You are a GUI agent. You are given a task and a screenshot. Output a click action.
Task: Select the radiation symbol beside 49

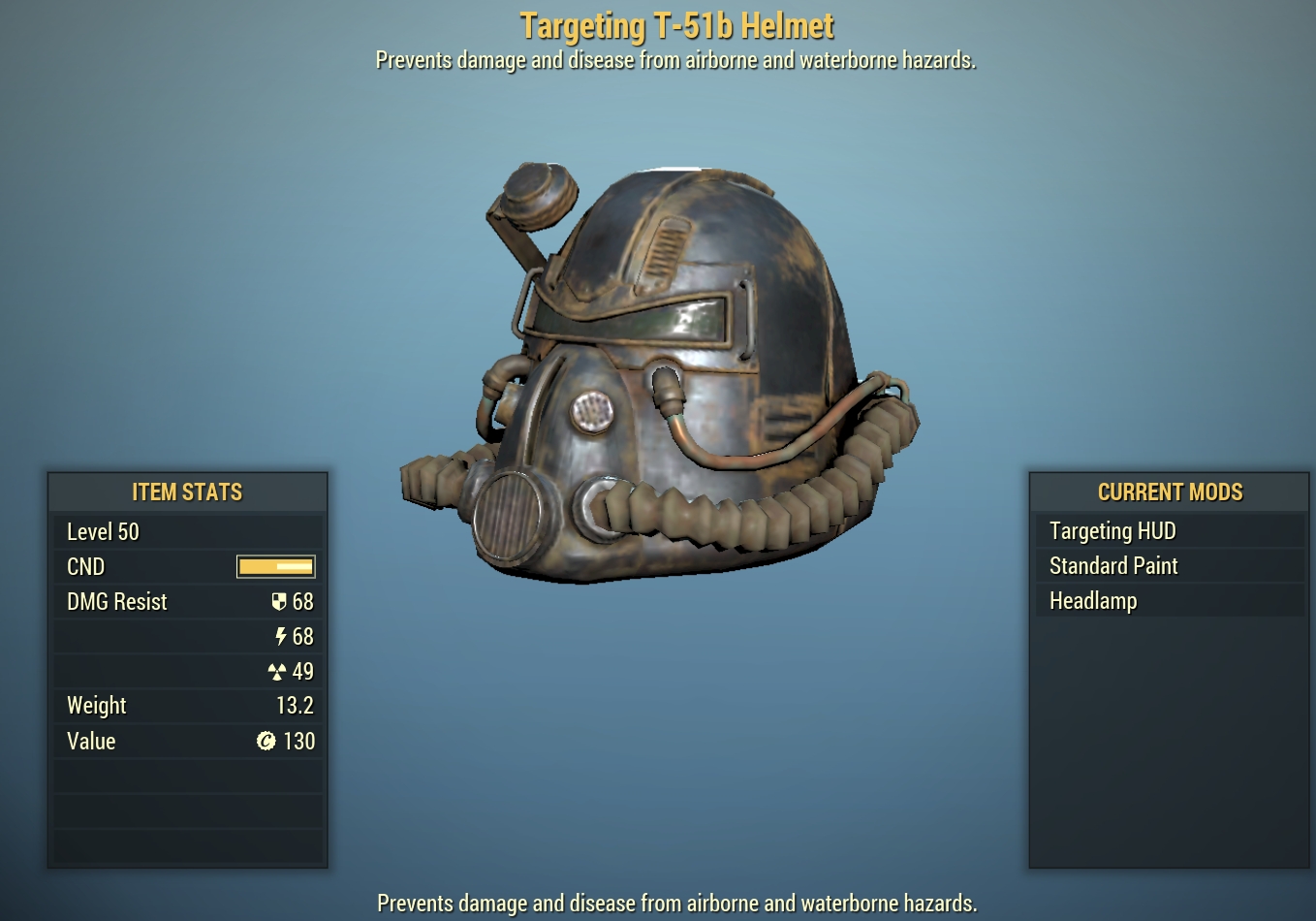pos(277,670)
